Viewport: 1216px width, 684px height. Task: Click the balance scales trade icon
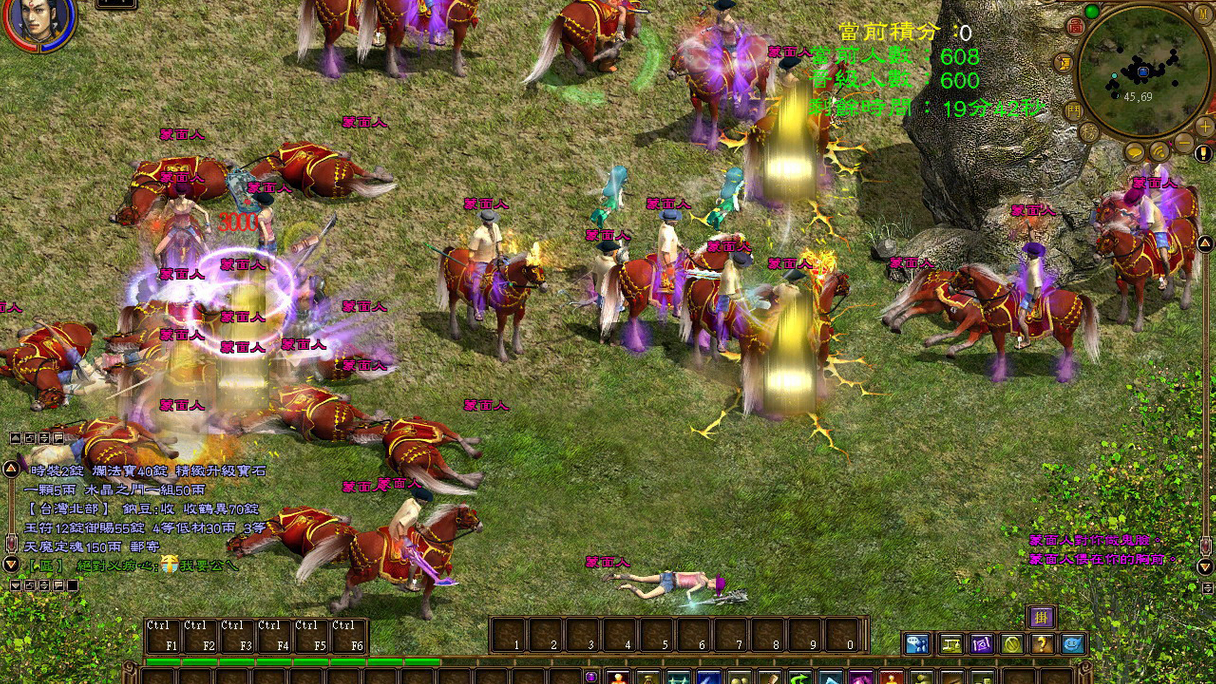point(949,644)
